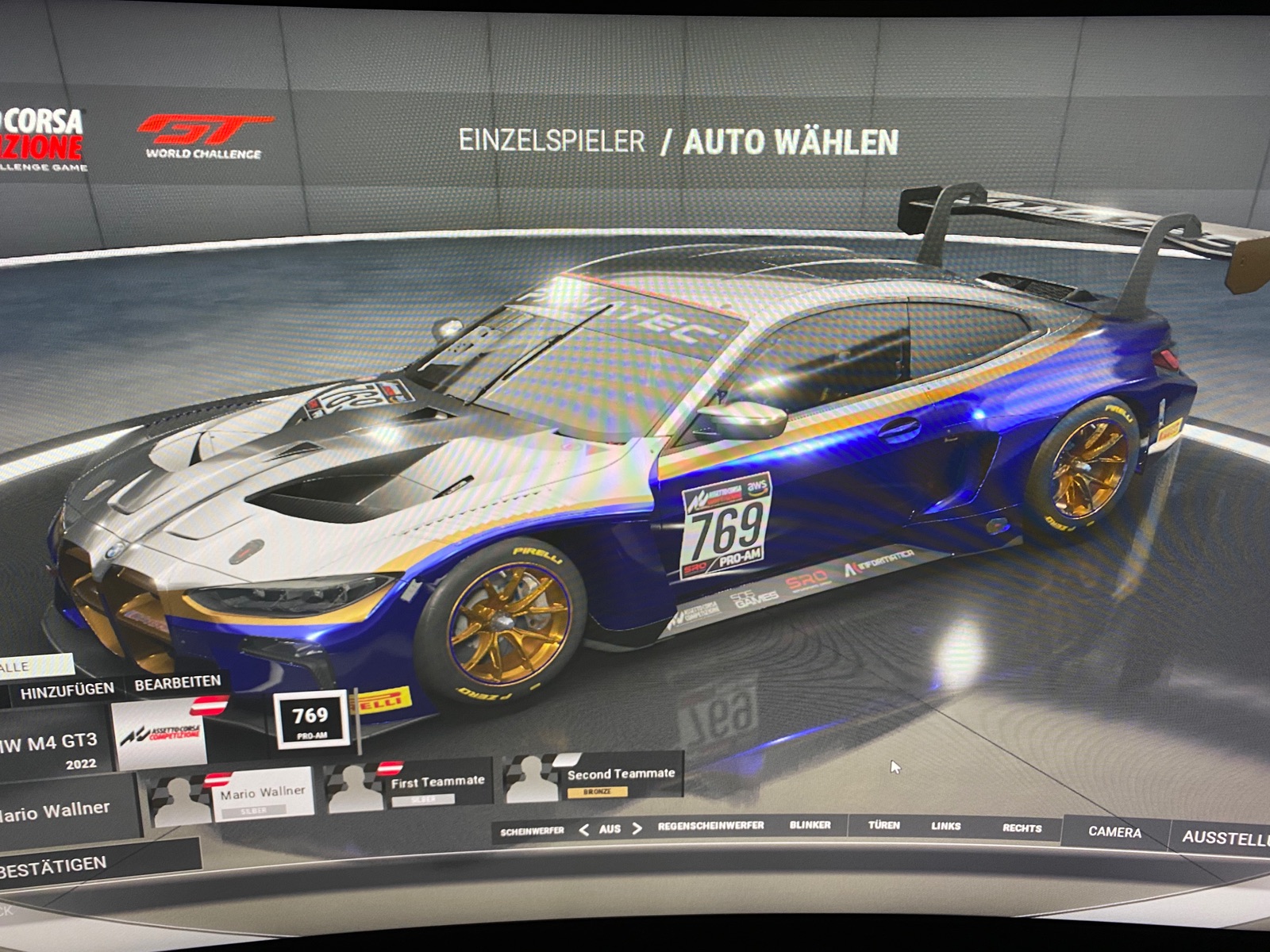1270x952 pixels.
Task: Go back via Einzelspieler breadcrumb
Action: [552, 141]
